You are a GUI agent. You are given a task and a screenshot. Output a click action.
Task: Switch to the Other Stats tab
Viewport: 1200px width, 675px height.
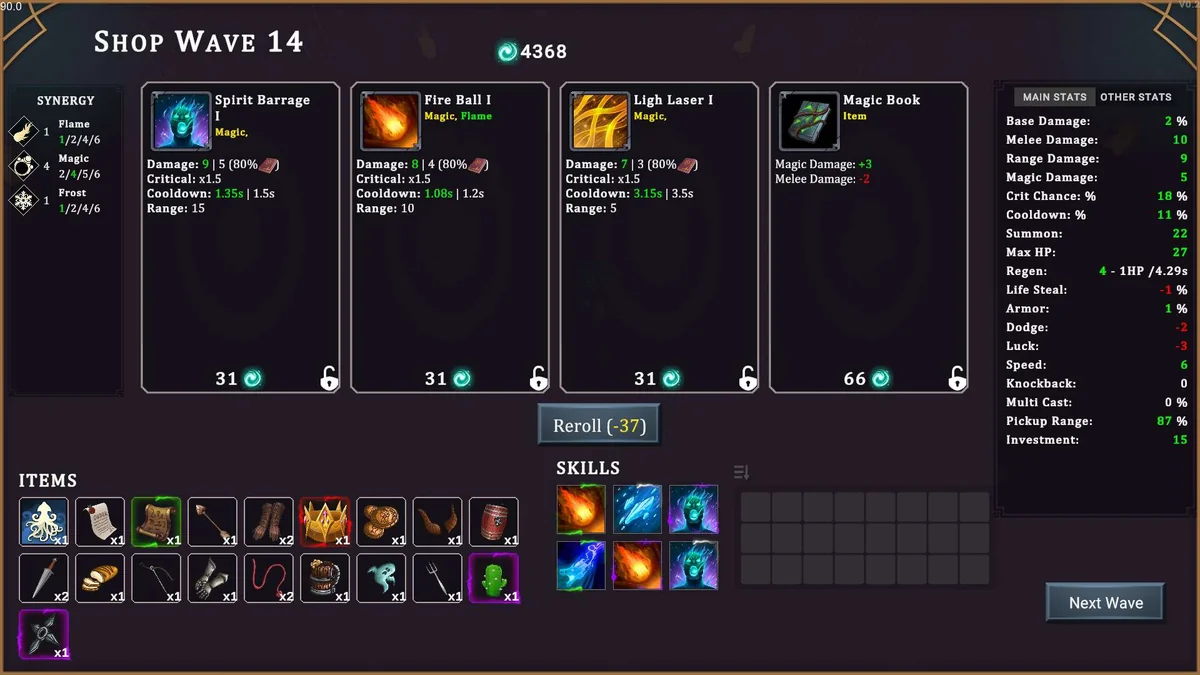click(x=1135, y=97)
